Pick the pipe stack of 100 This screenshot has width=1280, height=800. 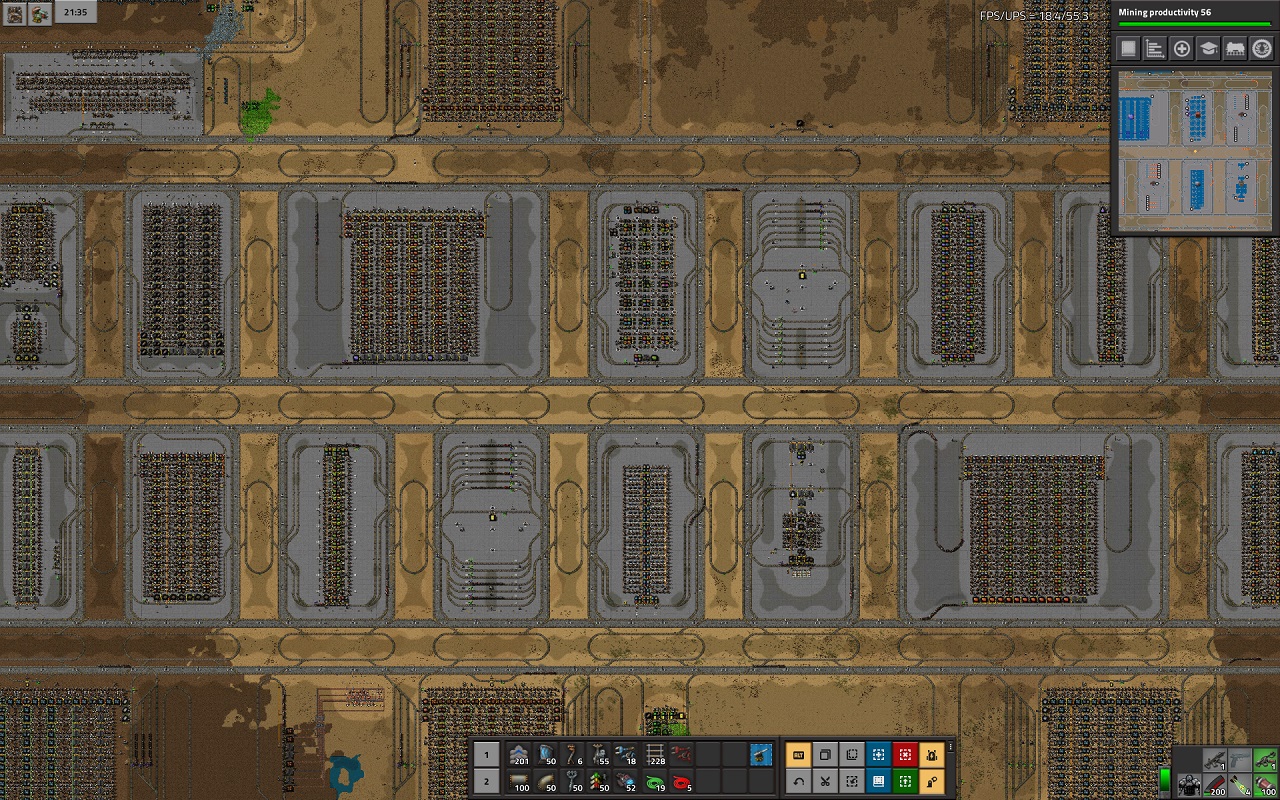point(519,782)
